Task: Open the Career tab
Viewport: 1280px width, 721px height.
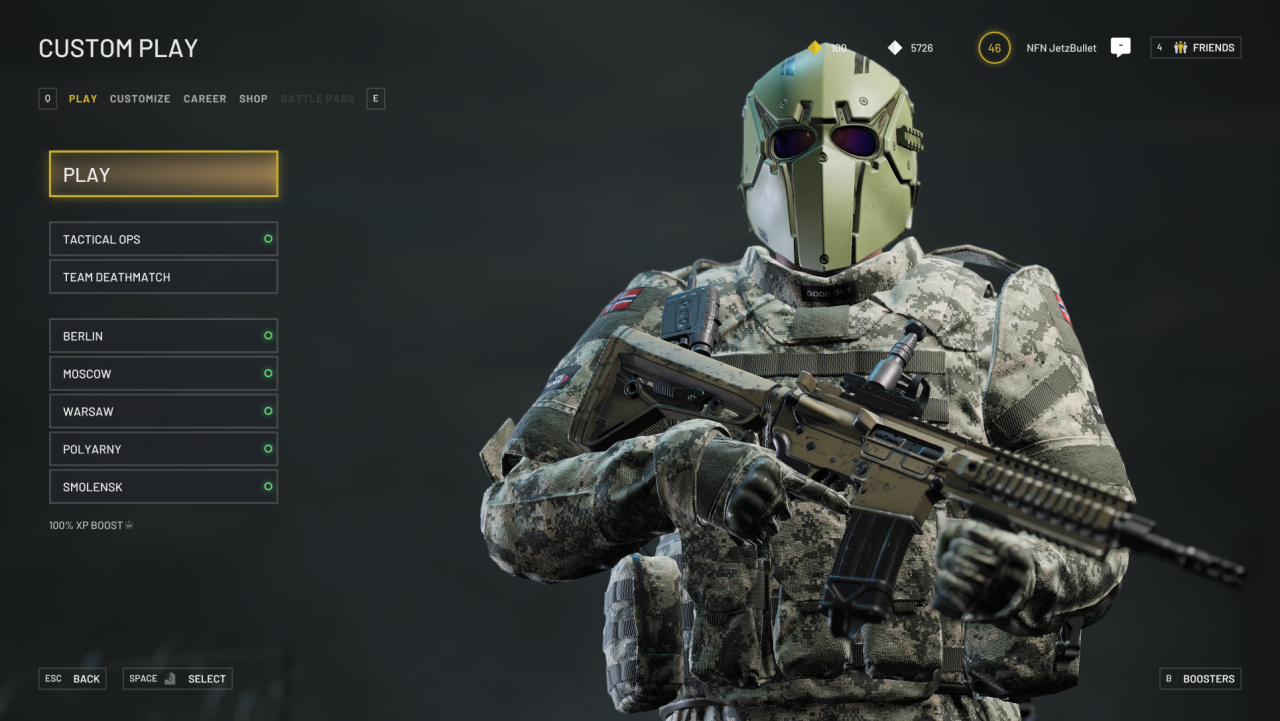Action: click(205, 99)
